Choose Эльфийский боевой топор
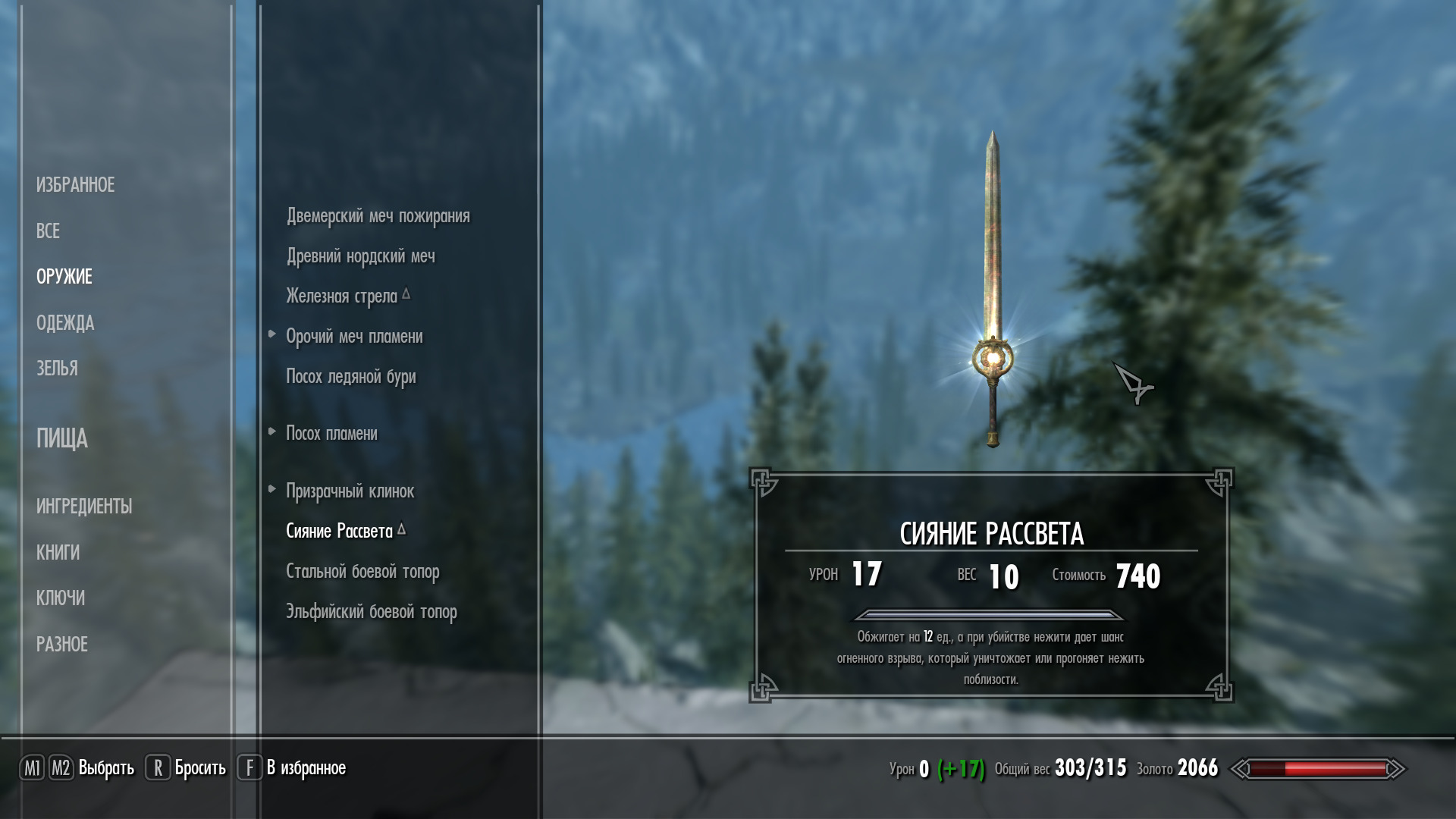This screenshot has width=1456, height=819. click(x=371, y=612)
